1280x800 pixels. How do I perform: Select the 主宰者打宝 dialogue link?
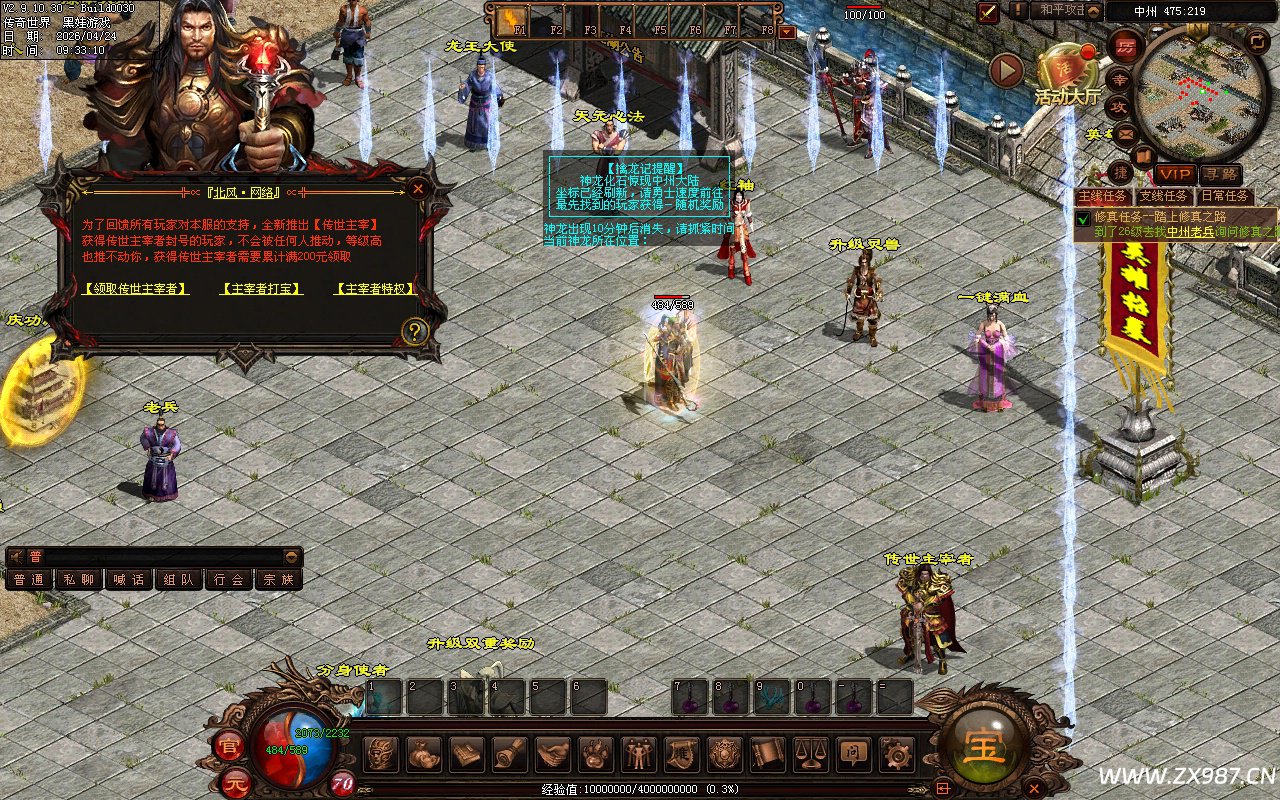coord(260,289)
